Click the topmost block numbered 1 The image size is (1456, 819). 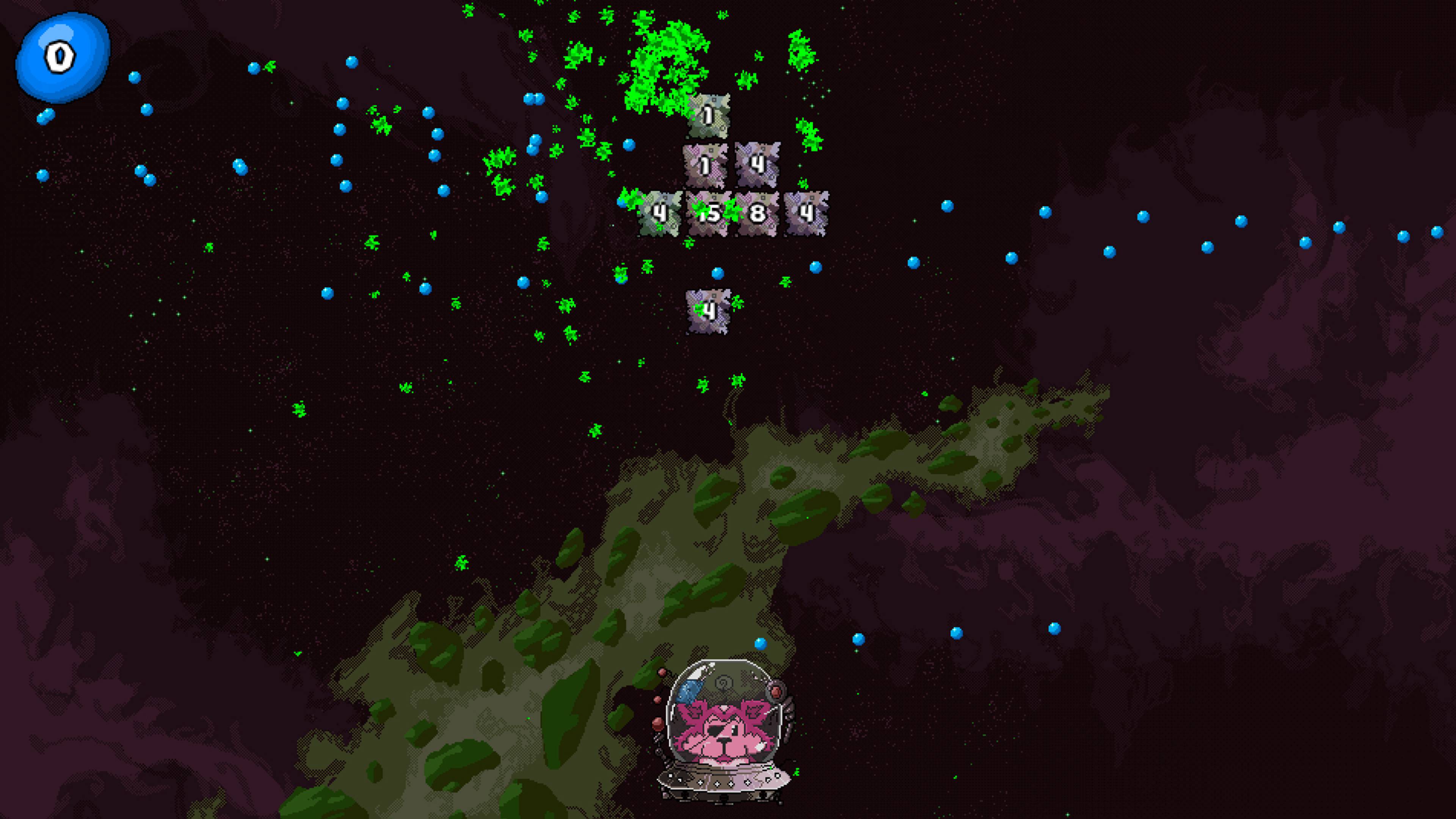point(708,116)
